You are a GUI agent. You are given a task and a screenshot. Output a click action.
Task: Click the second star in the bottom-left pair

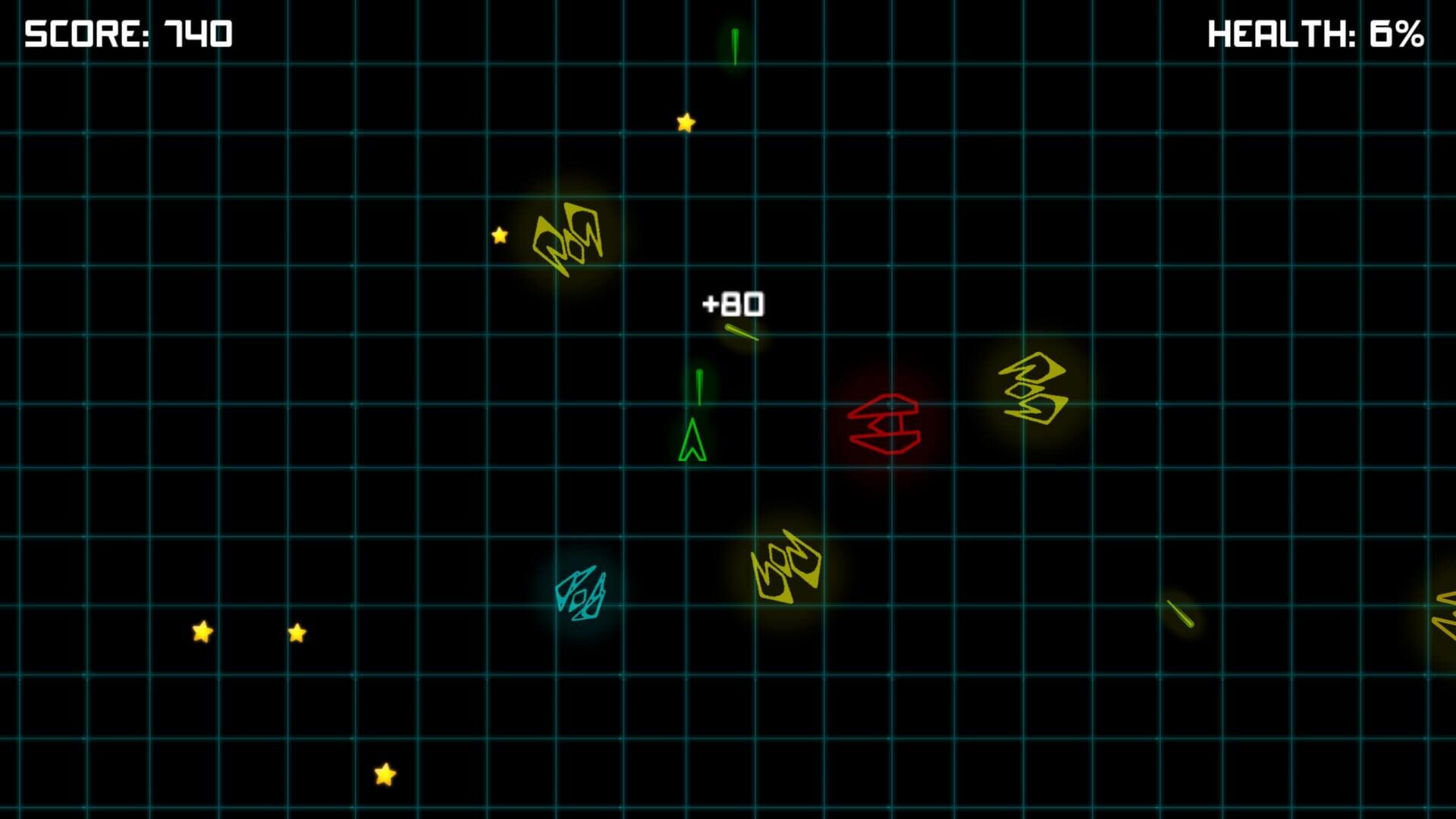pos(296,634)
